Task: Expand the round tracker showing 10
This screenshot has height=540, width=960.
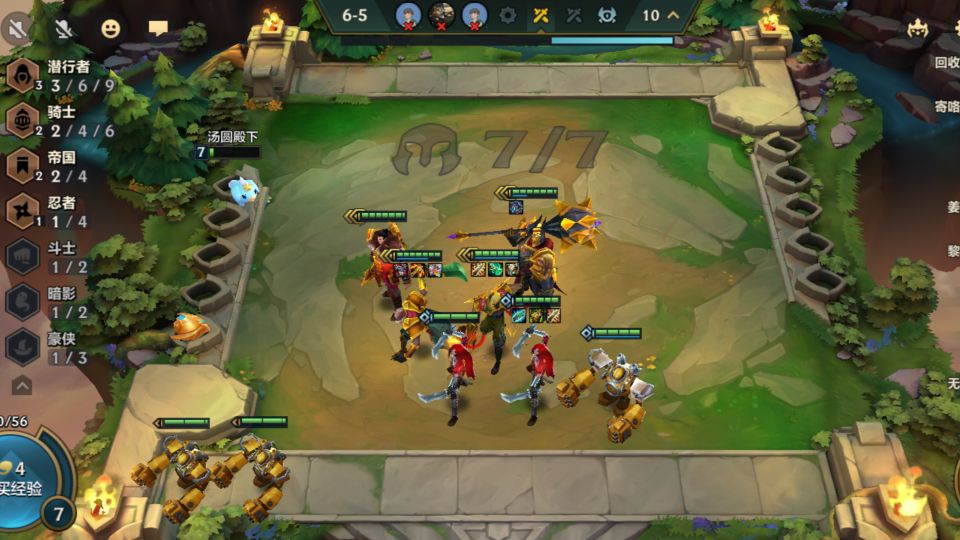Action: coord(662,15)
